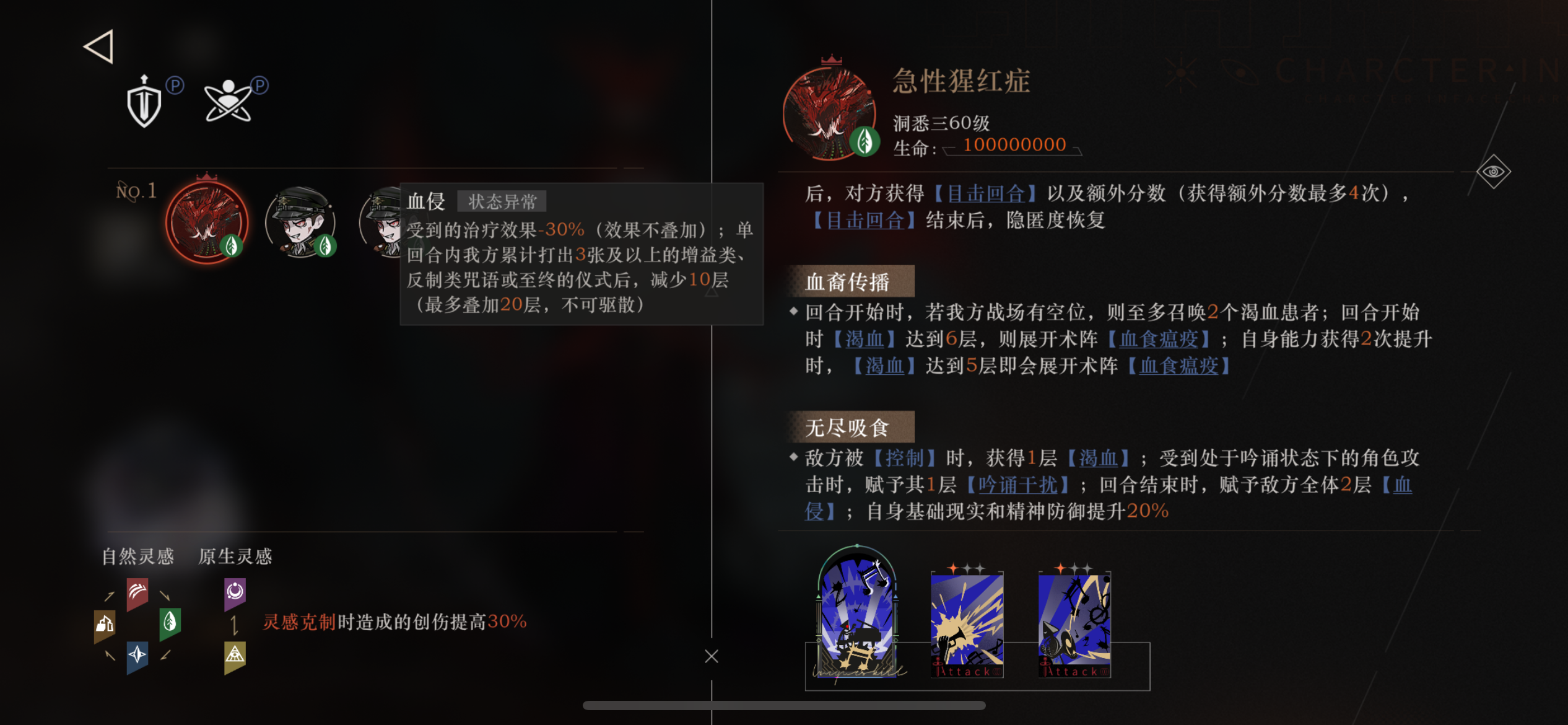1568x725 pixels.
Task: Switch to the No.1 enemy portrait
Action: [x=207, y=222]
